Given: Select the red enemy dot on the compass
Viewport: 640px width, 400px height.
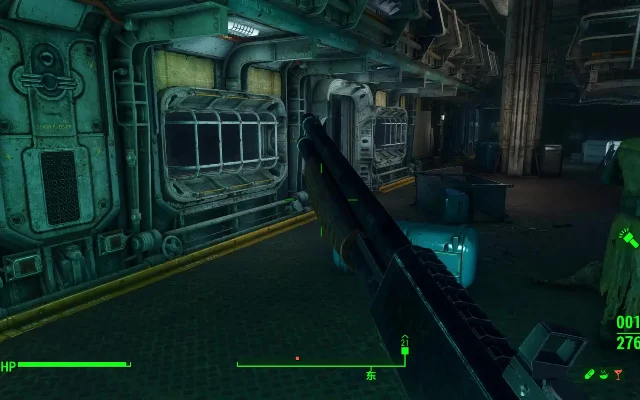Looking at the screenshot, I should [x=297, y=357].
